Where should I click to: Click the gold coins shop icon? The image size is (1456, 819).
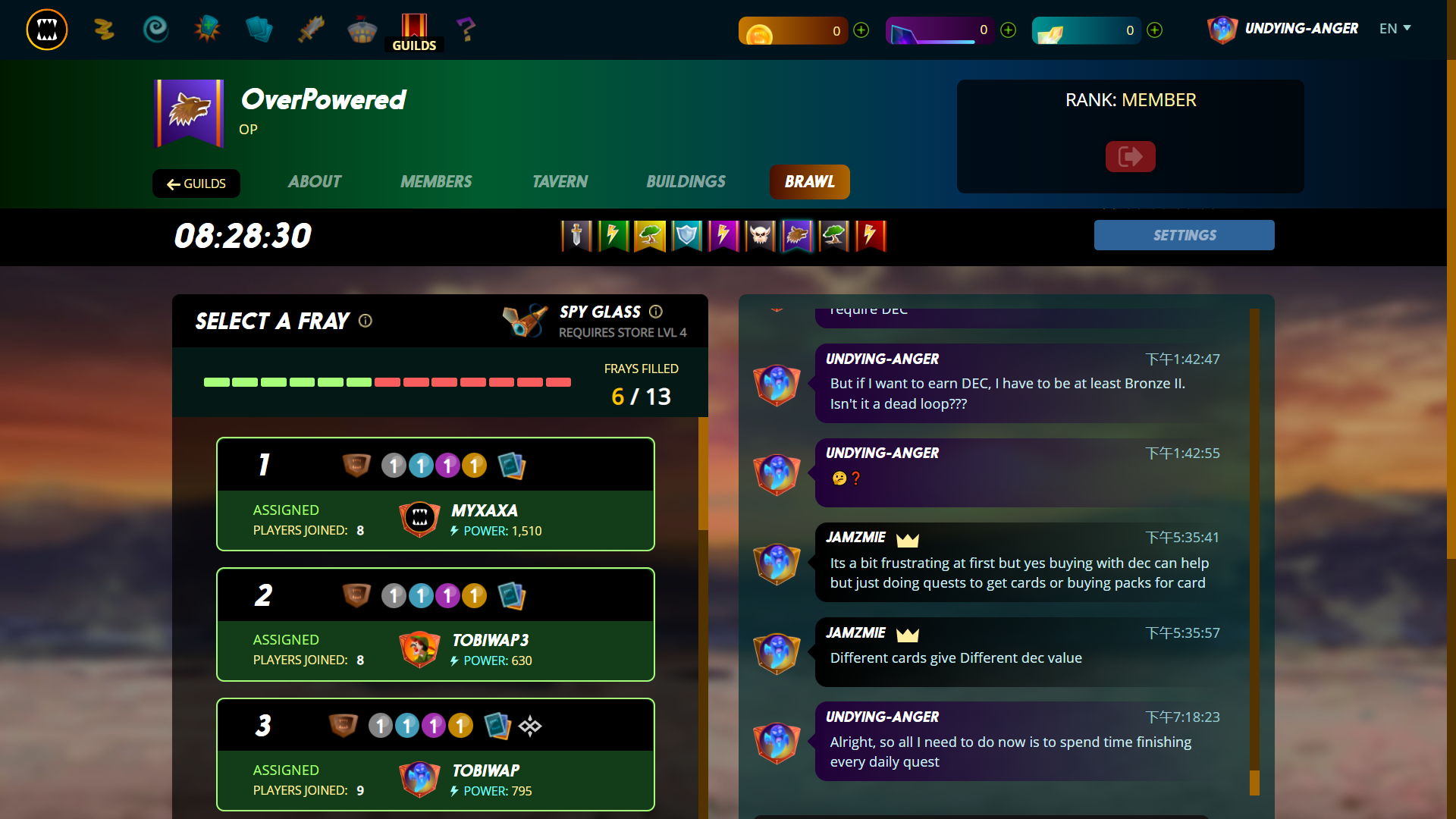click(x=104, y=30)
